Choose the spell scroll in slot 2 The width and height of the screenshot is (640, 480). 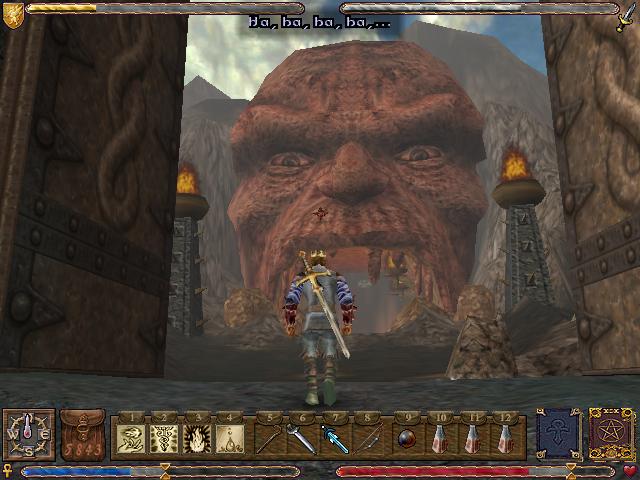tap(165, 437)
